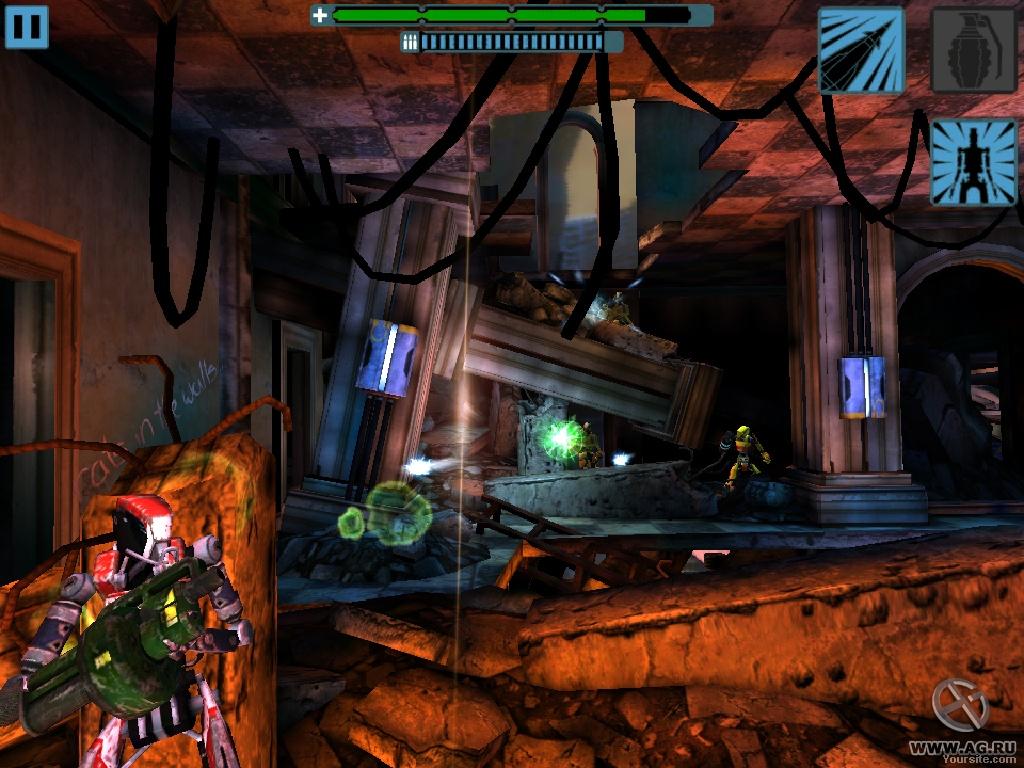Activate the rocket missile ability

tap(862, 50)
